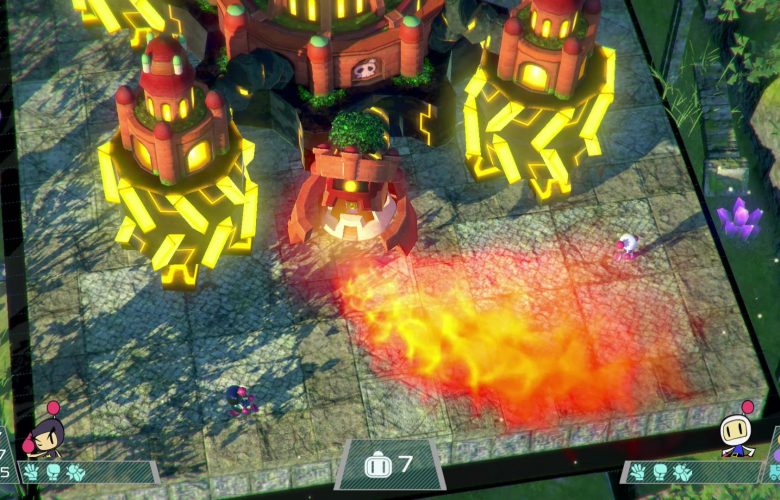Choose White Bomberman's kick power-up icon

[x=682, y=472]
